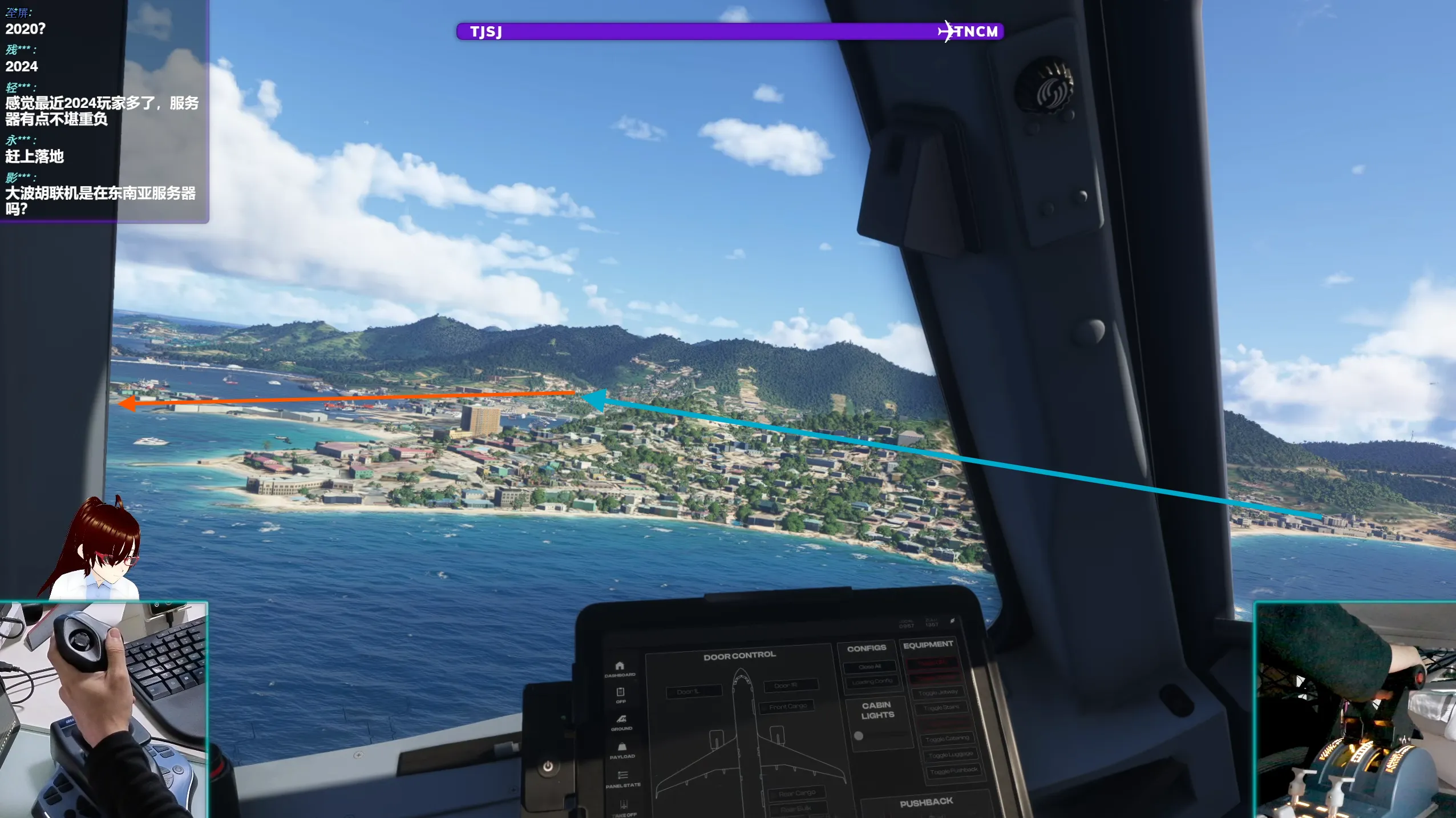The height and width of the screenshot is (818, 1456).
Task: Select the OFP icon on the tablet sidebar
Action: [x=620, y=691]
